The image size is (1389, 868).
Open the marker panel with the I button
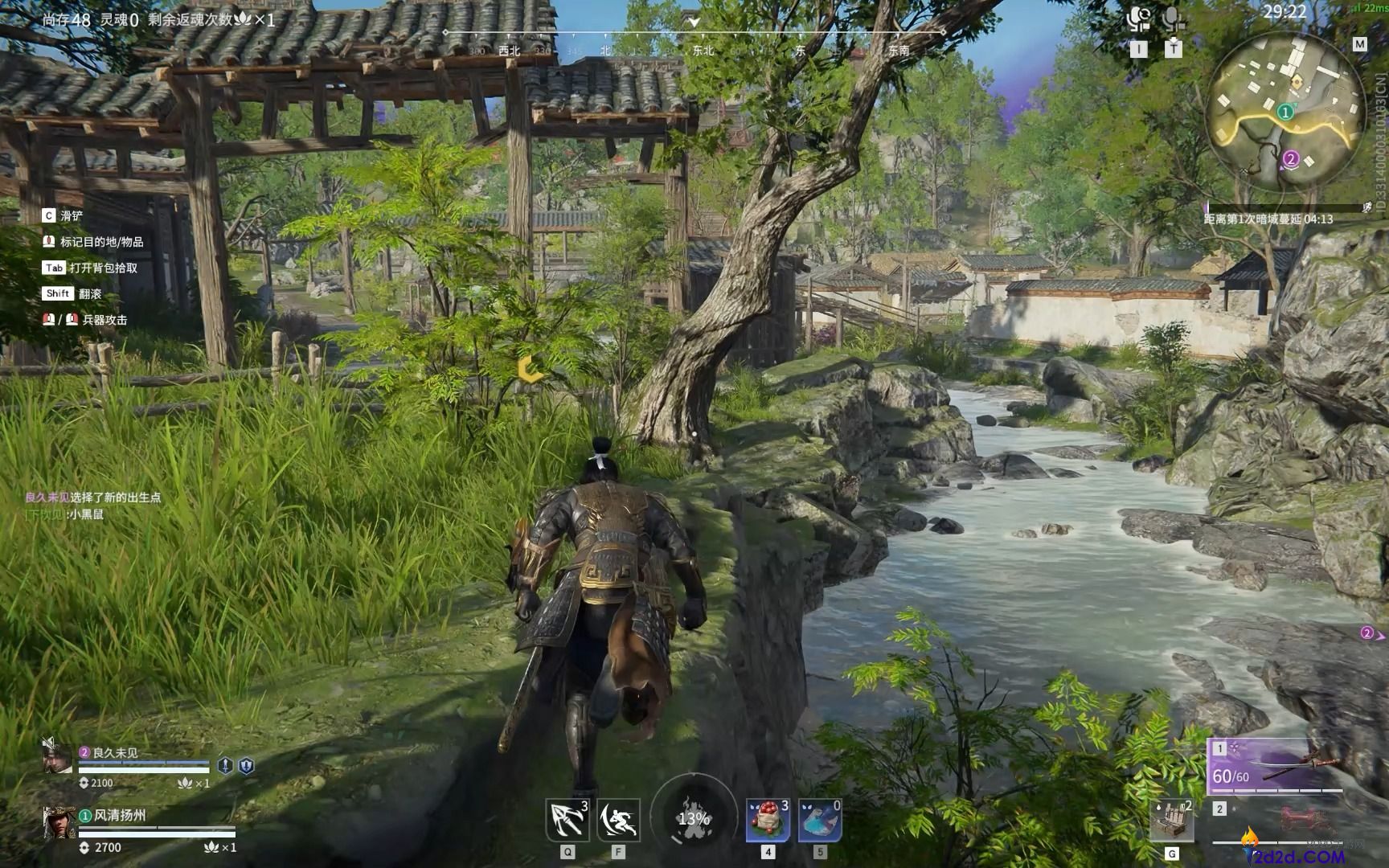point(1139,48)
